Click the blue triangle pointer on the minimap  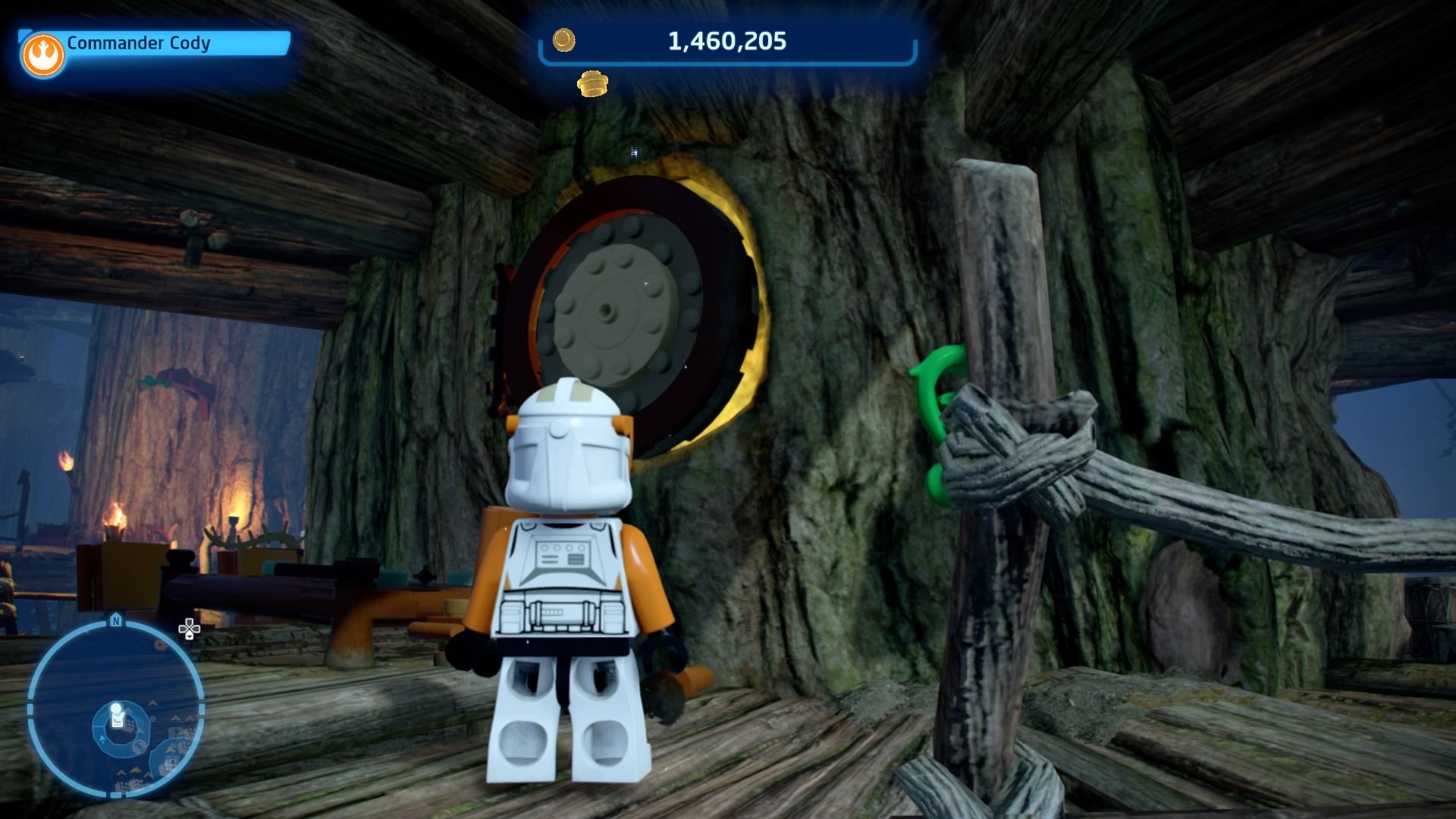102,738
